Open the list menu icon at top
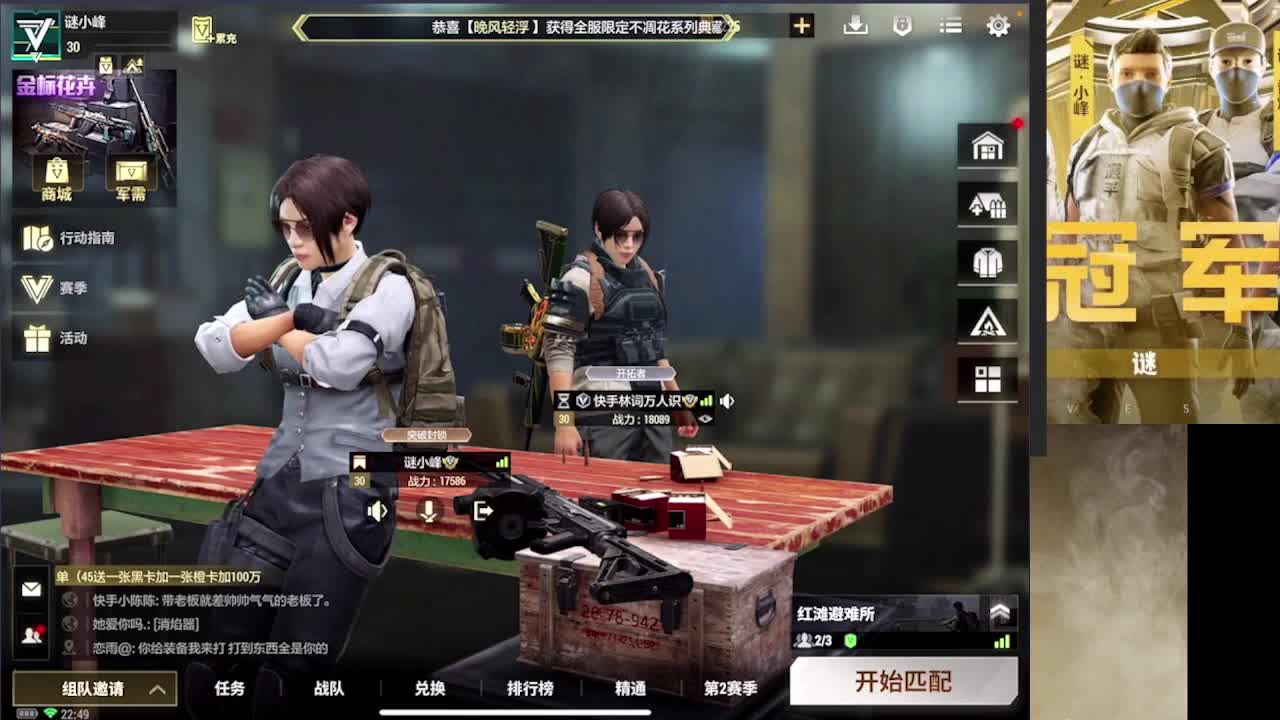Viewport: 1280px width, 720px height. (949, 26)
